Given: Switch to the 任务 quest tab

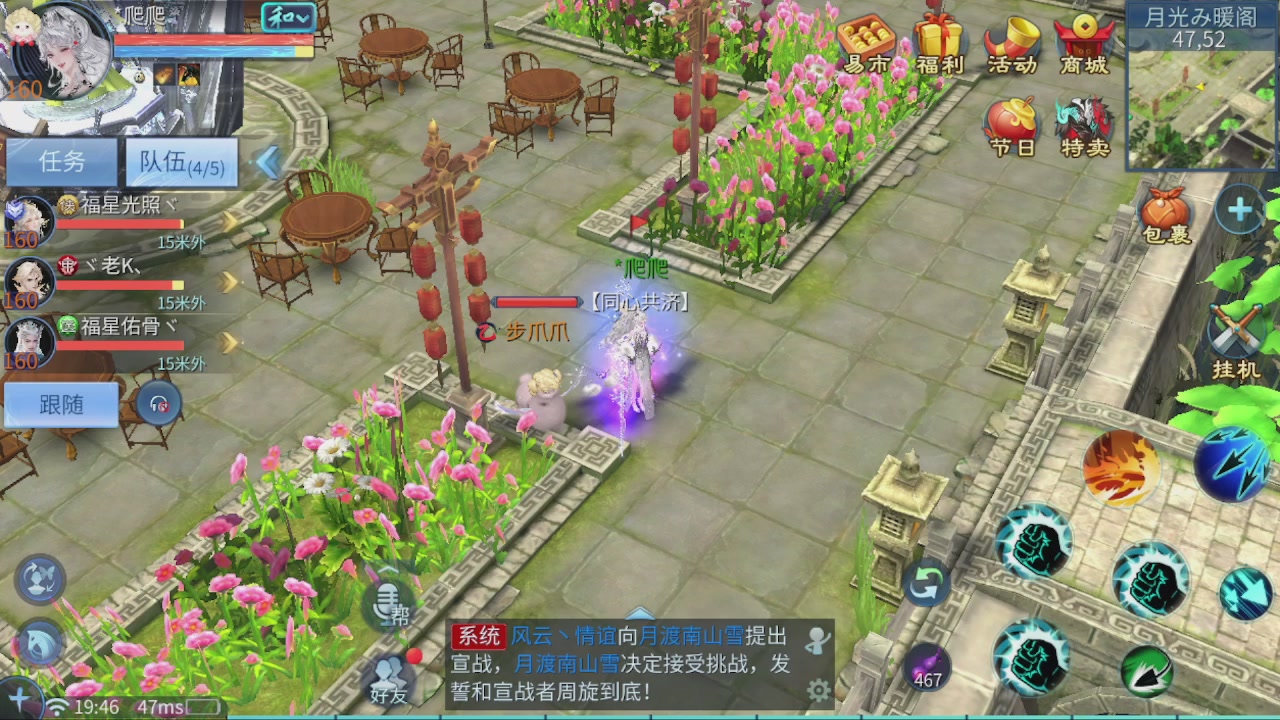Looking at the screenshot, I should click(60, 163).
